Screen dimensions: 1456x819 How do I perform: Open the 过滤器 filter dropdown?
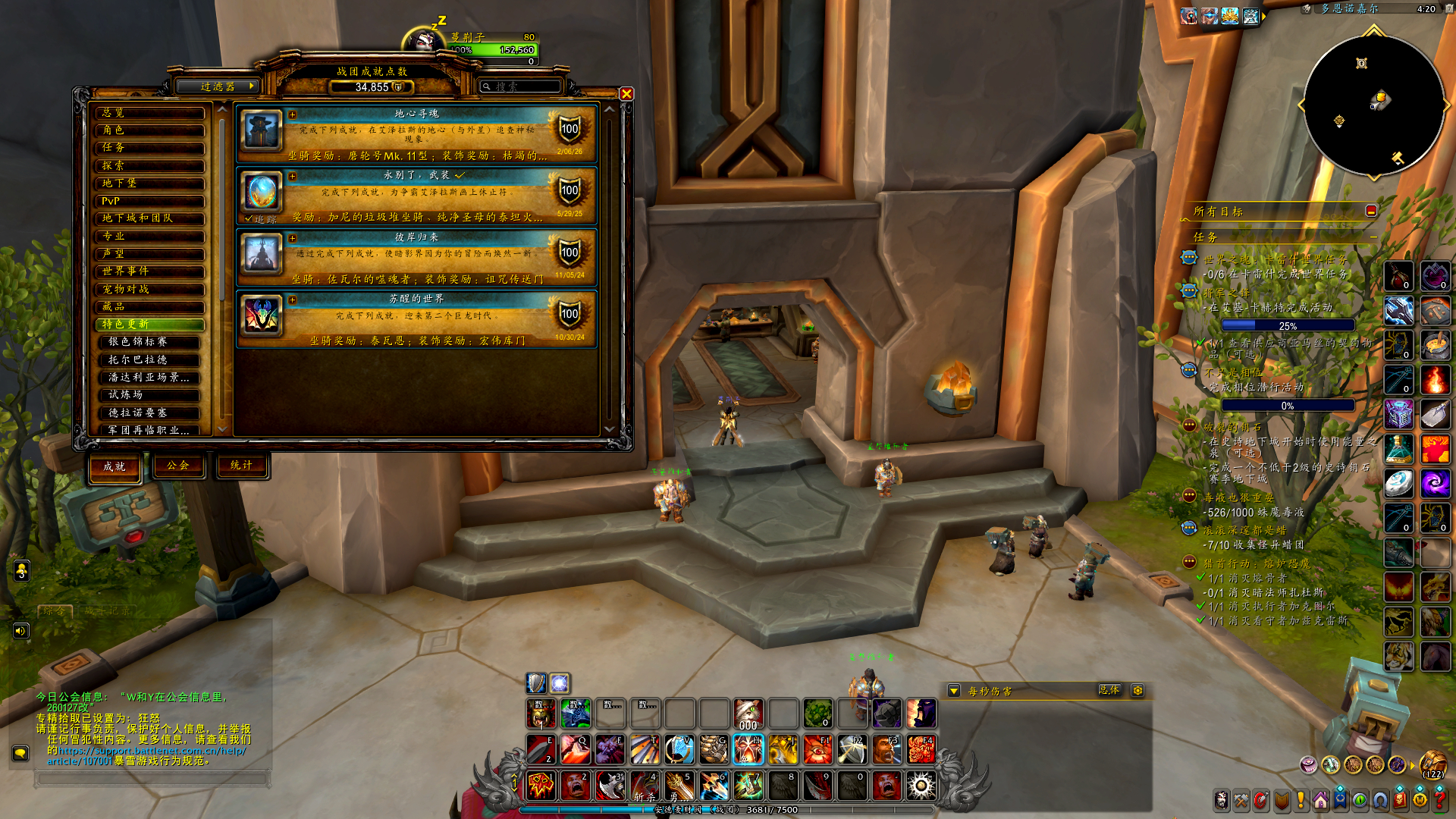coord(218,86)
